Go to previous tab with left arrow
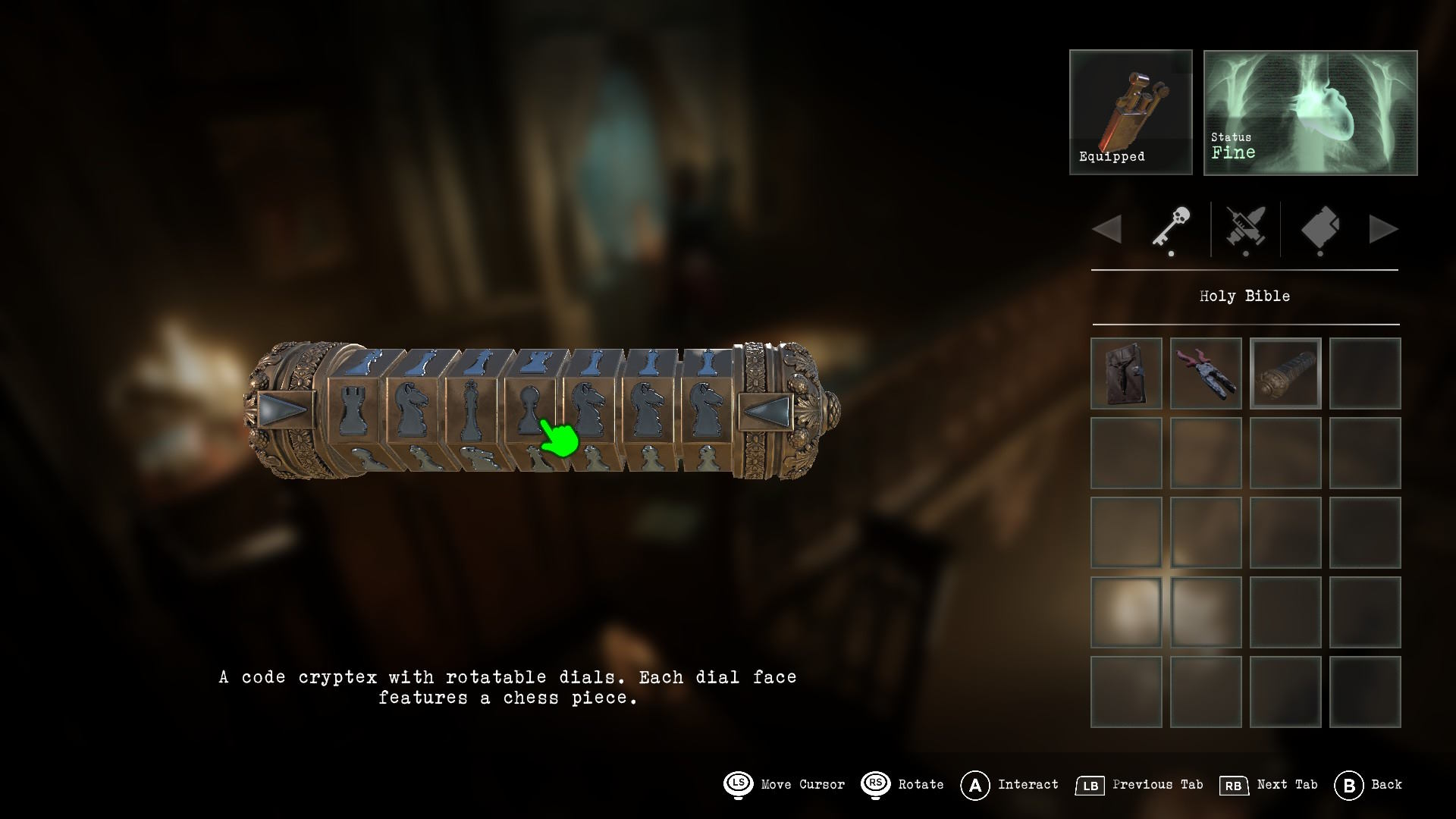The image size is (1456, 819). coord(1107,229)
